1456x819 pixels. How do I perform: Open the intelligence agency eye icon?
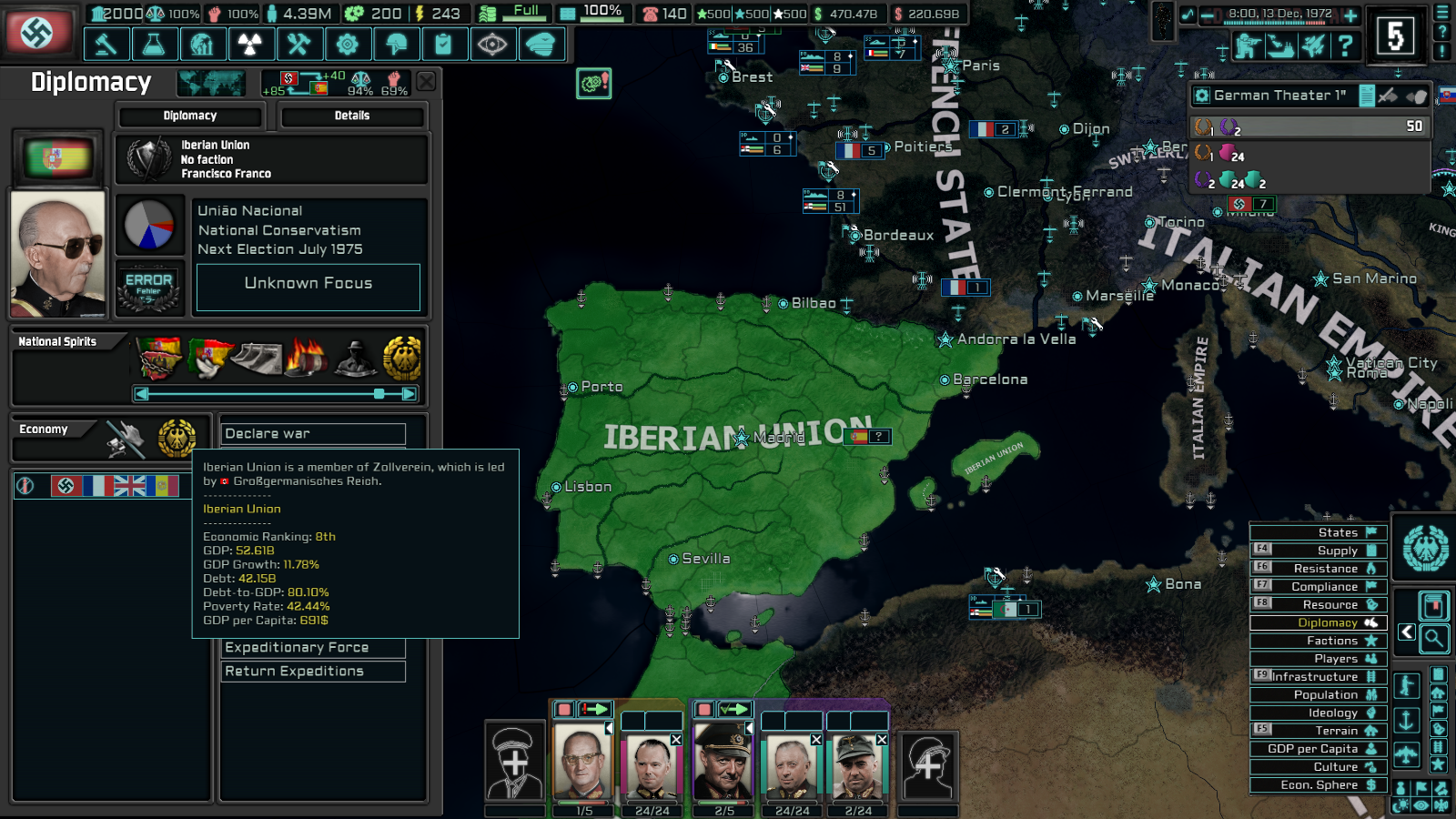click(x=493, y=44)
